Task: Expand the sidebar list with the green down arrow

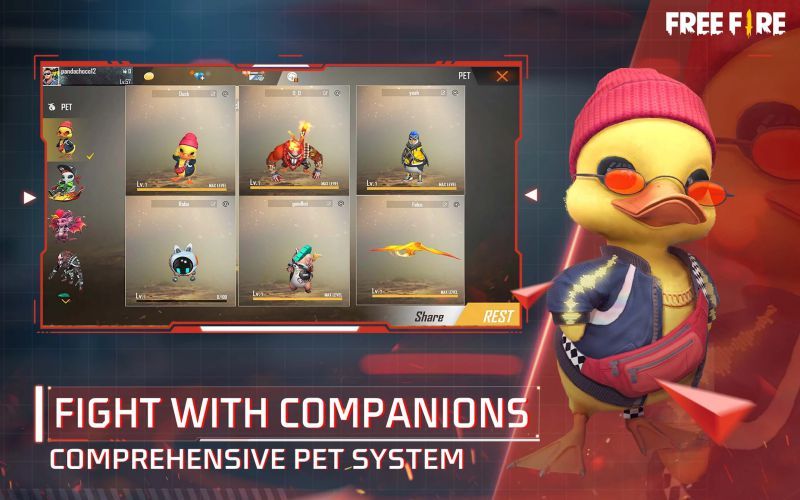Action: pos(66,298)
